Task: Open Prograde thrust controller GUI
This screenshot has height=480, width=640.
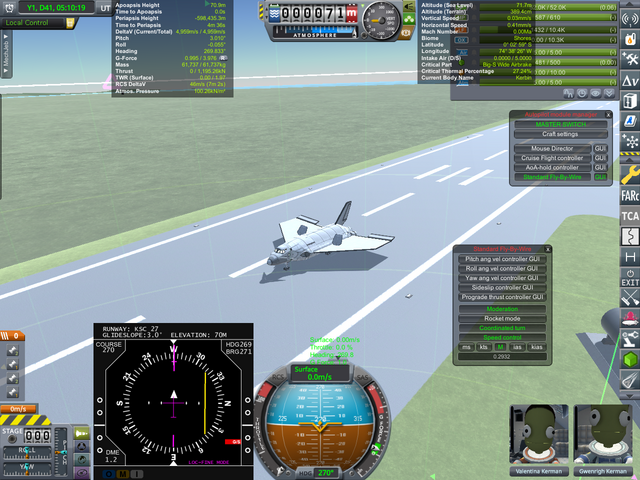Action: click(x=504, y=297)
